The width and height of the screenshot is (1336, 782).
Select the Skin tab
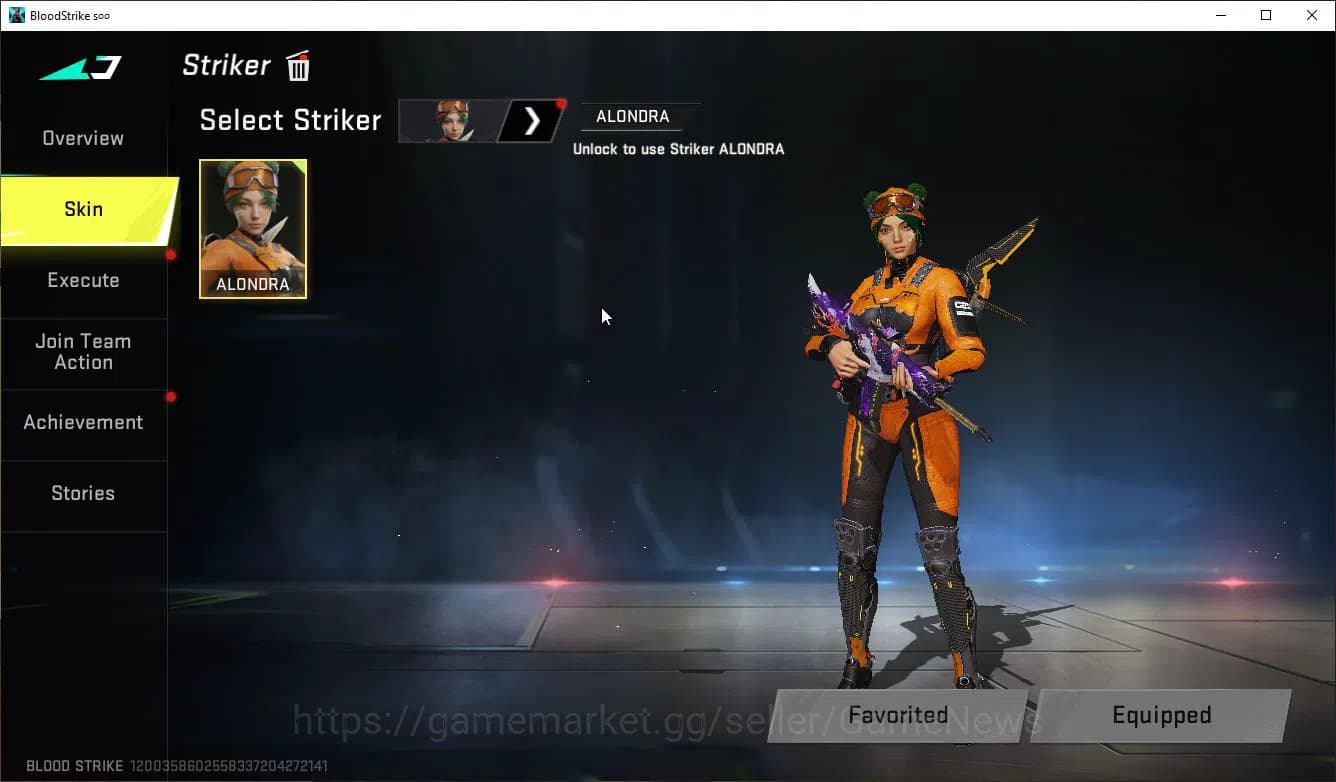[83, 209]
